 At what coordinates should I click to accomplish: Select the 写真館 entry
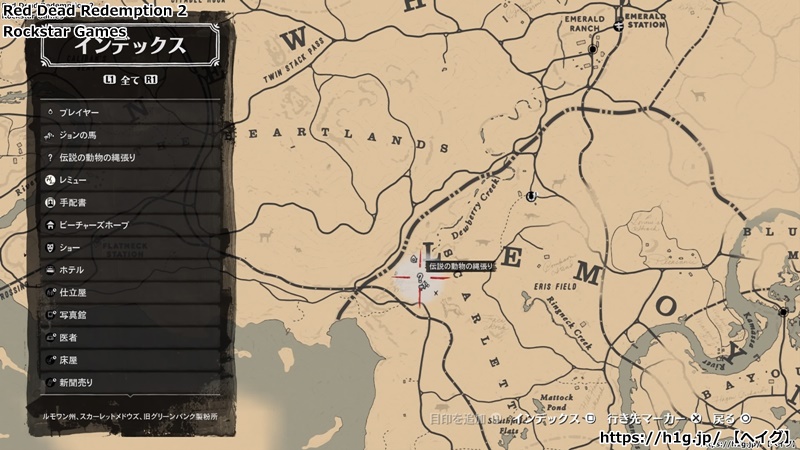(130, 315)
